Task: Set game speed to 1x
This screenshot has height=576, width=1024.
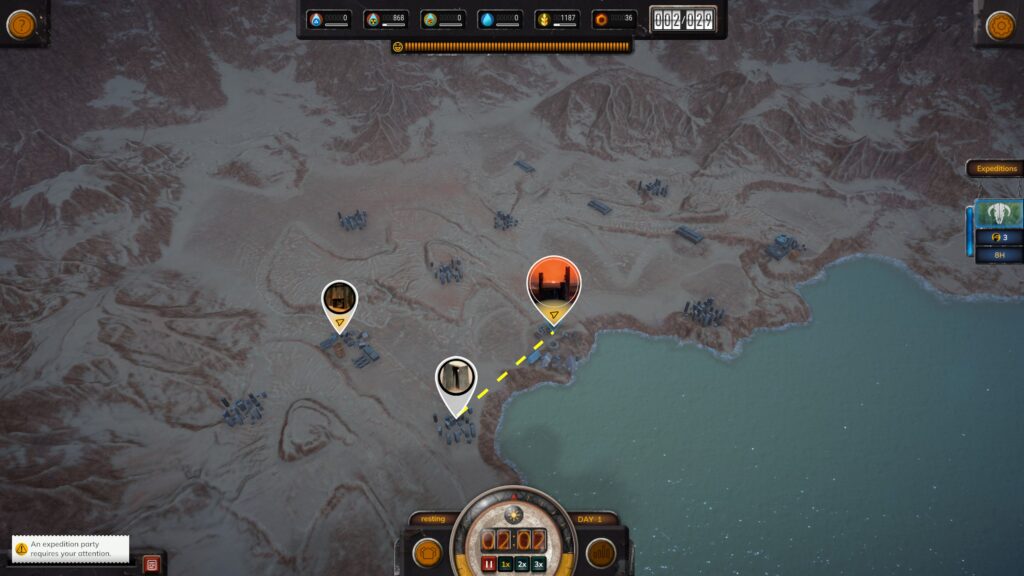Action: [506, 564]
